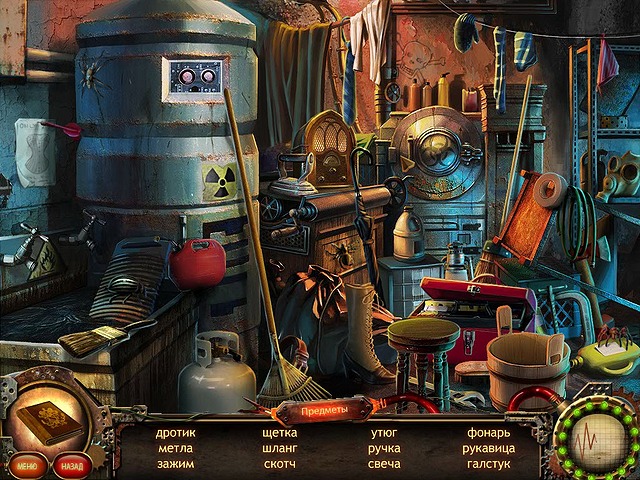Click the Предметы tab label
This screenshot has height=480, width=640.
[320, 410]
